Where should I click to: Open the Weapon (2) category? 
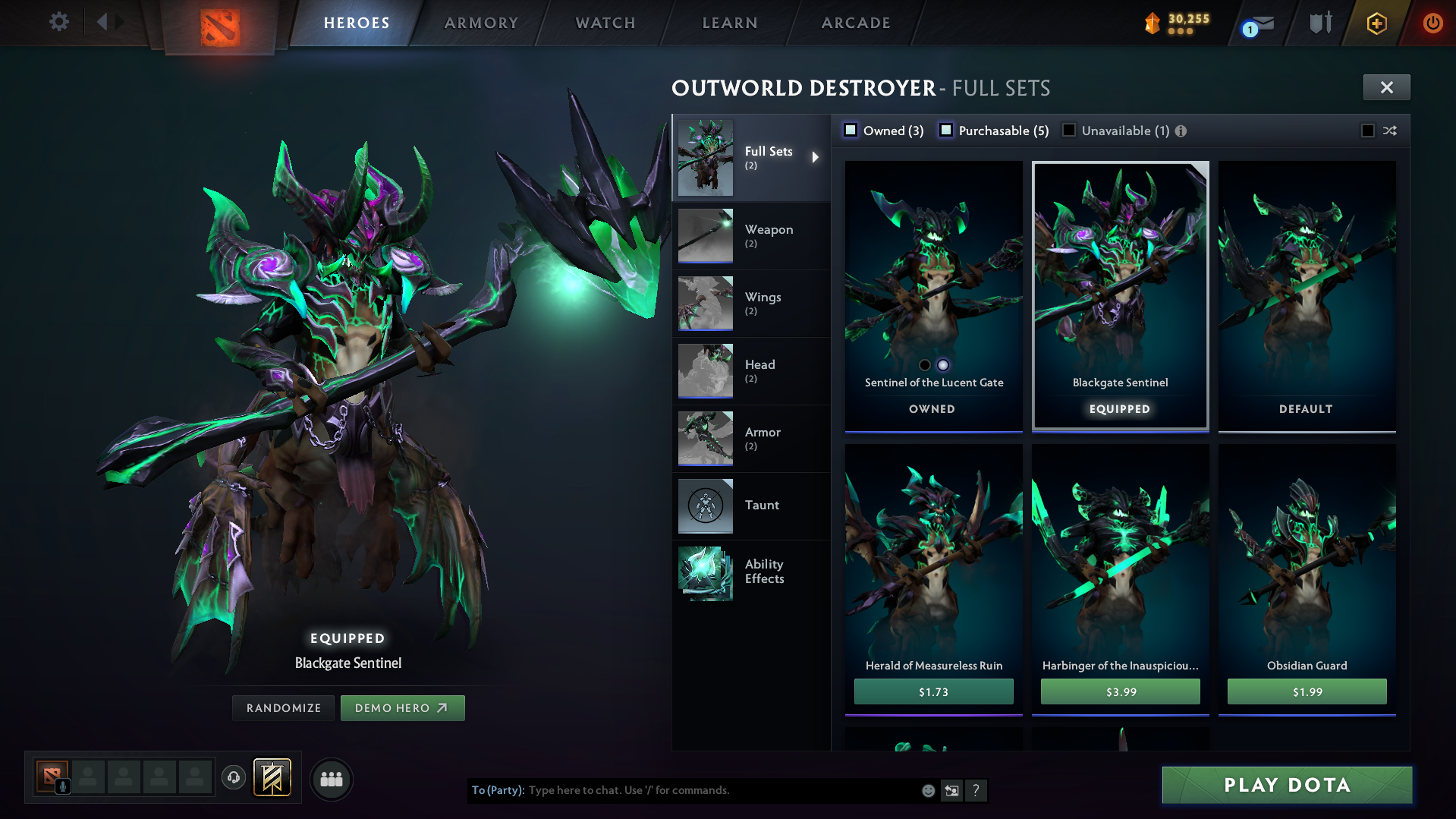pos(769,235)
